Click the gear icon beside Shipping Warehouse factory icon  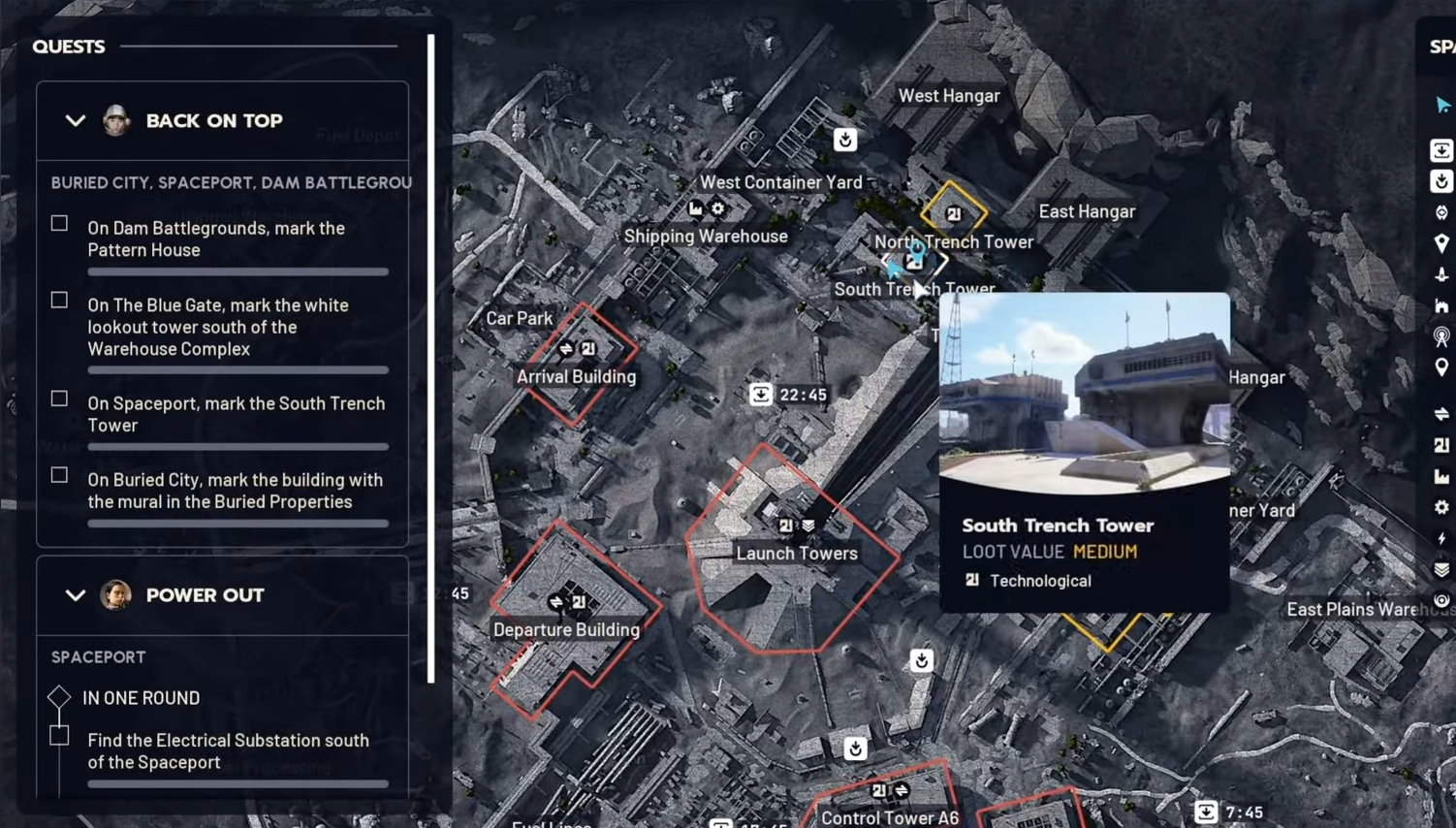click(717, 208)
